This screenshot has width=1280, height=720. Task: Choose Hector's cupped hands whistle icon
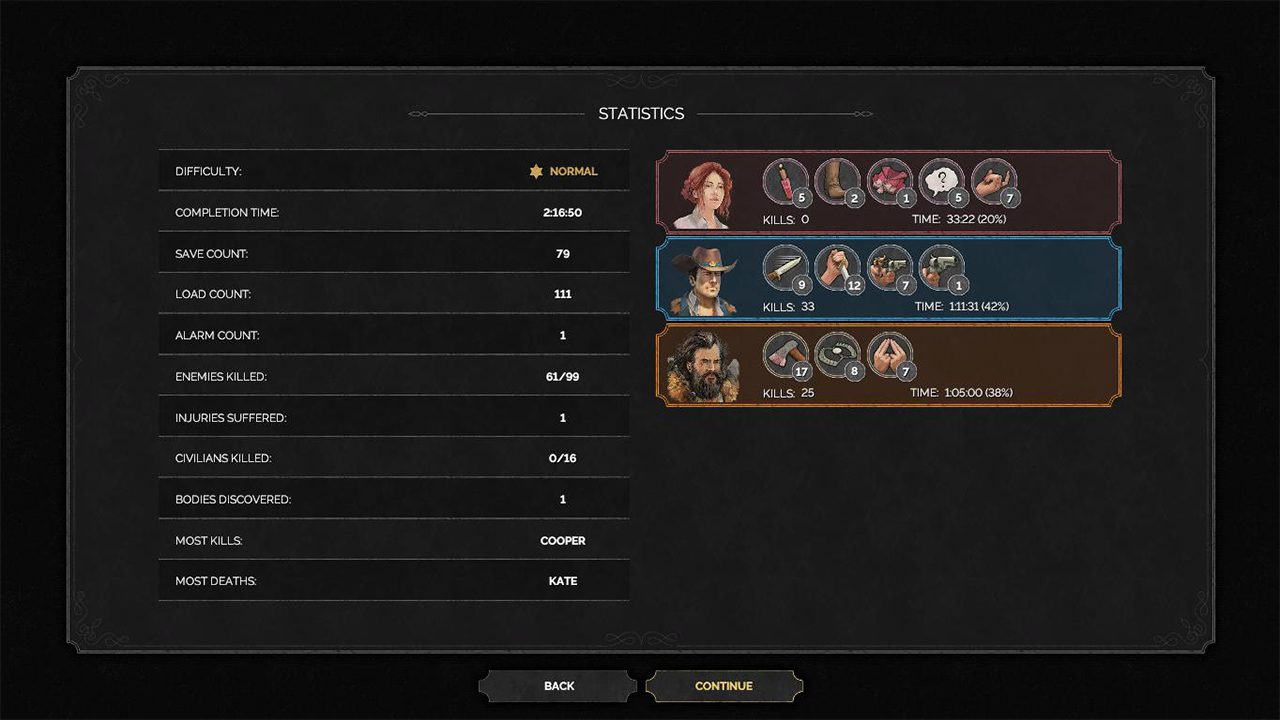pyautogui.click(x=889, y=354)
